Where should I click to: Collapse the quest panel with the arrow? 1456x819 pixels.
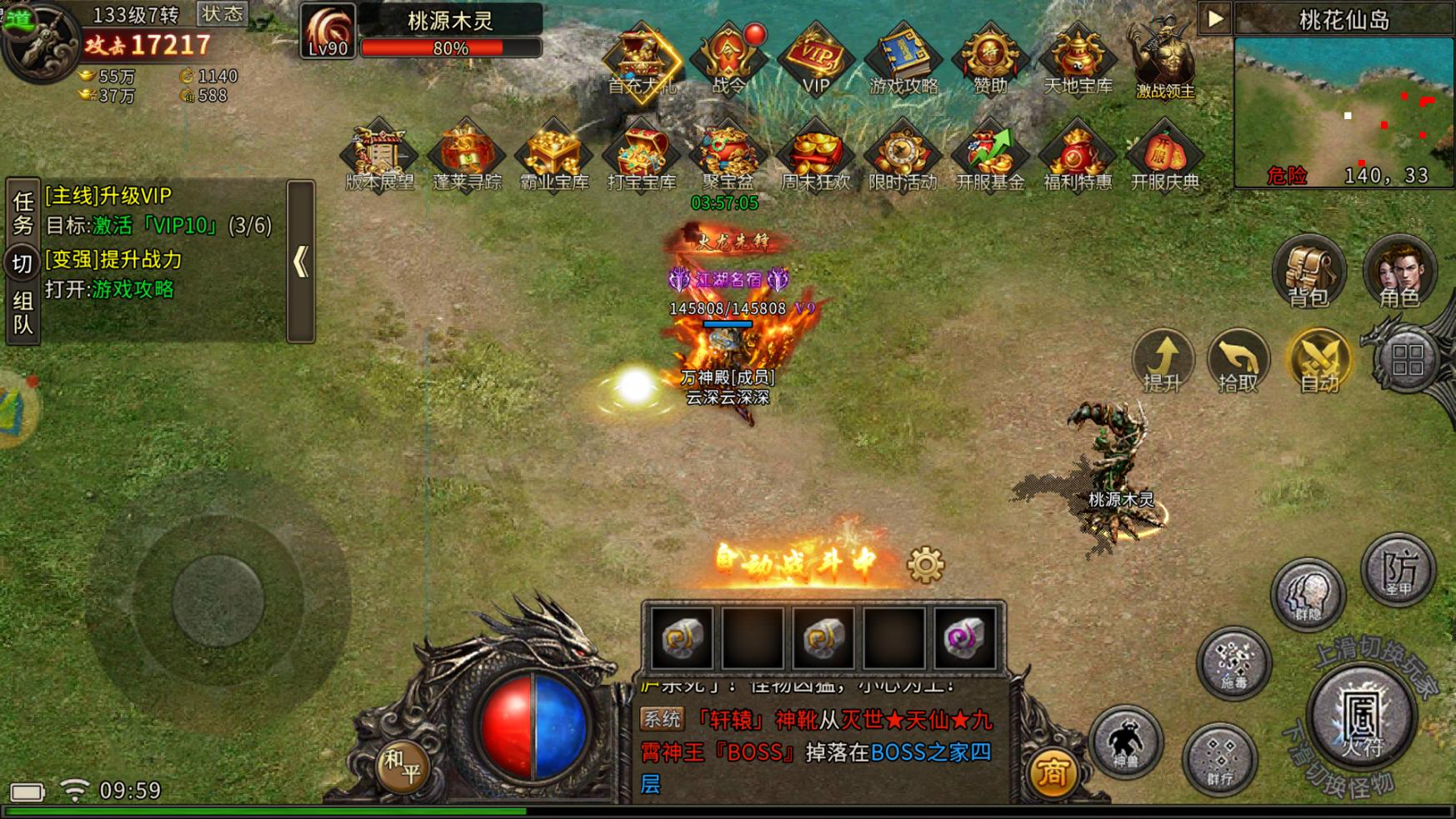point(300,260)
